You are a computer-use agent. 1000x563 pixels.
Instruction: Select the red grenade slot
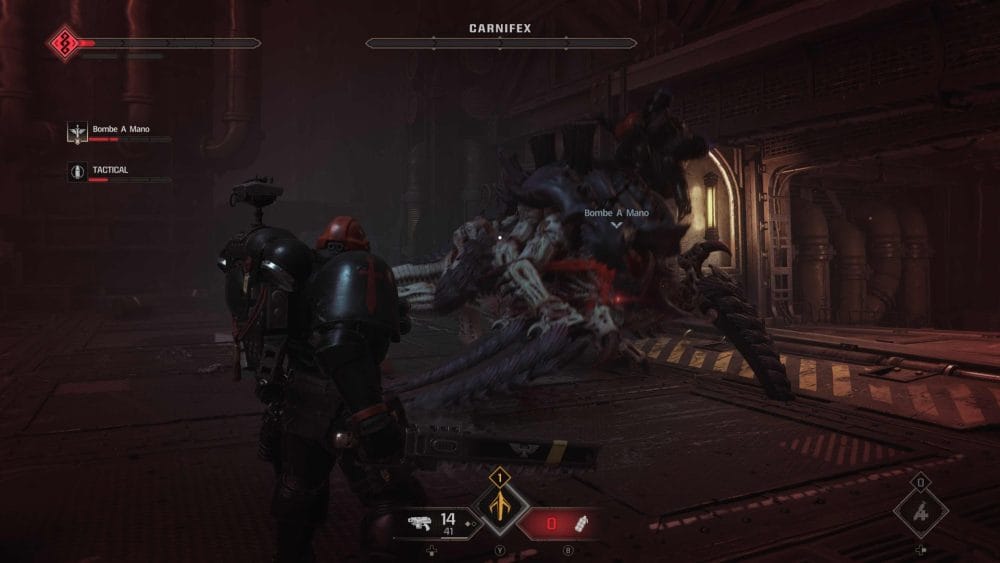click(x=567, y=523)
